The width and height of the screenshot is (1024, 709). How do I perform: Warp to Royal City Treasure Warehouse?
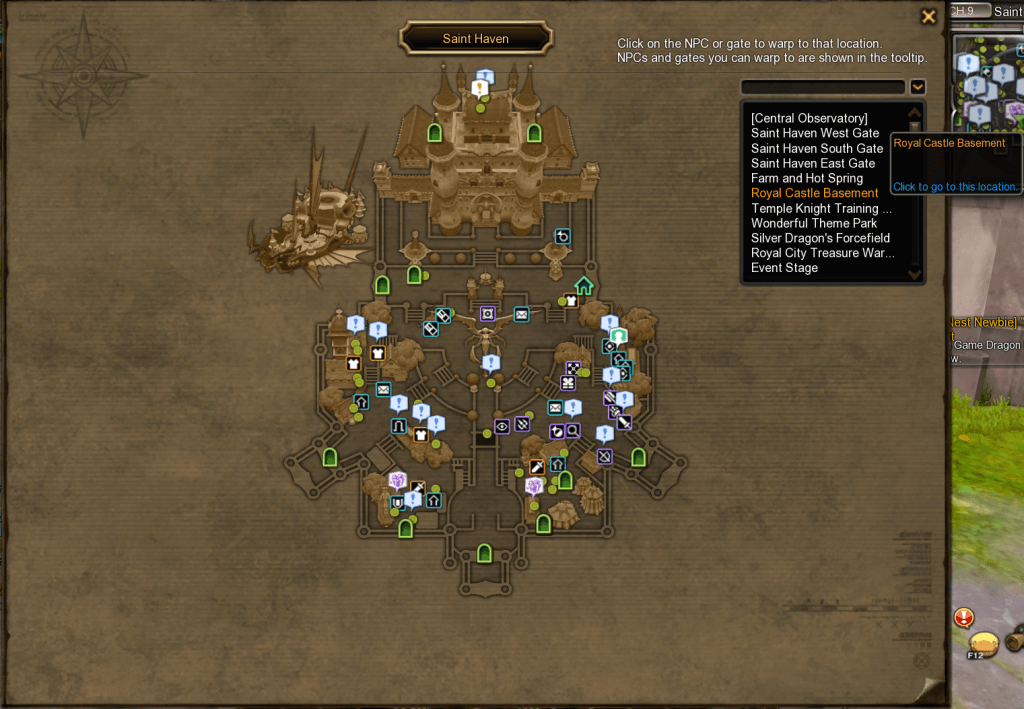(822, 253)
